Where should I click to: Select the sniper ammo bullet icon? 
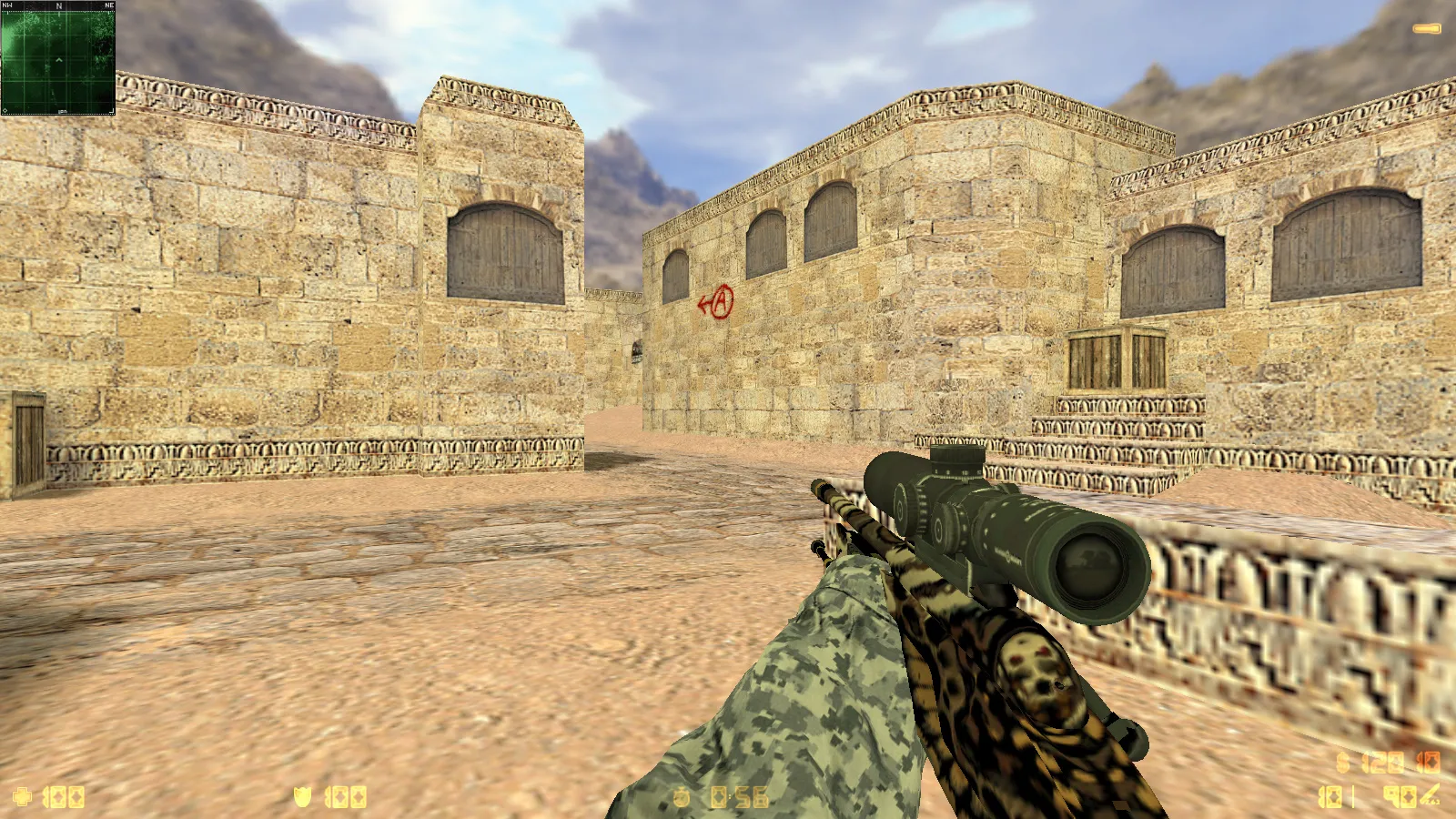1431,795
